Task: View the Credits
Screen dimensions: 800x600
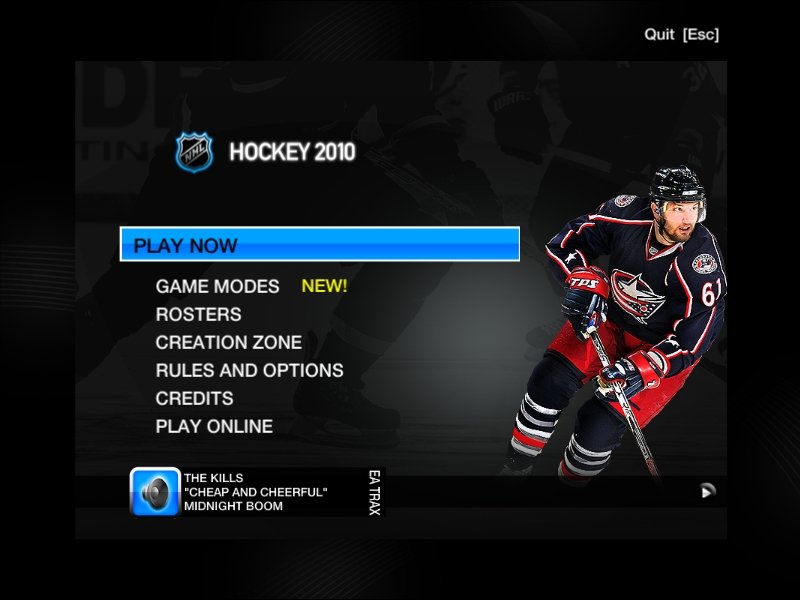Action: (x=194, y=398)
